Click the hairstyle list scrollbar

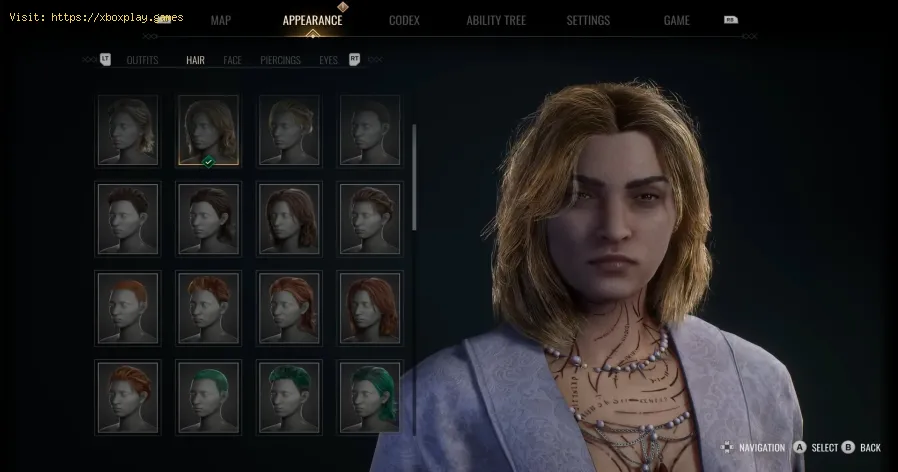415,190
